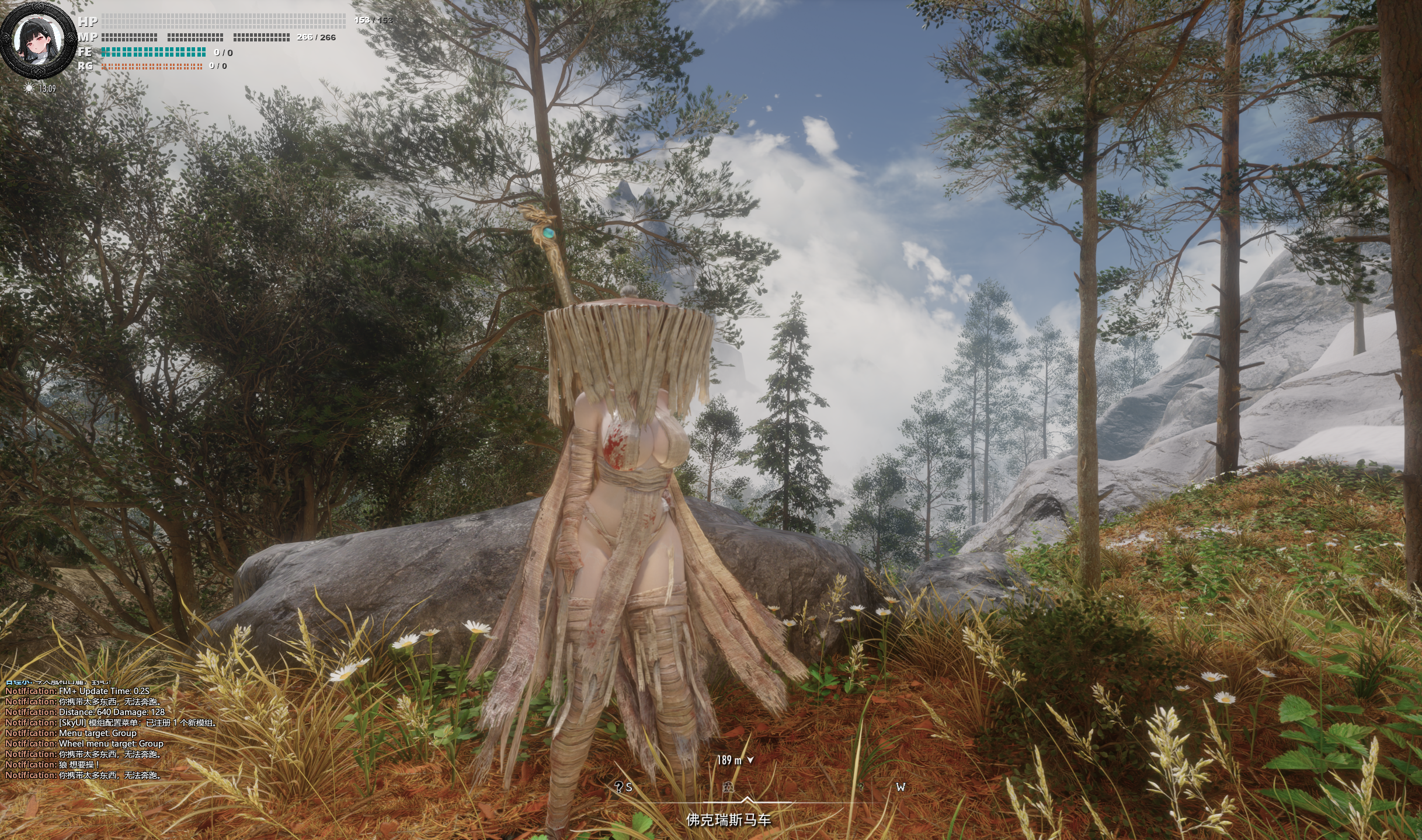The width and height of the screenshot is (1422, 840).
Task: Select the question mark marker beside S on the compass
Action: (618, 787)
